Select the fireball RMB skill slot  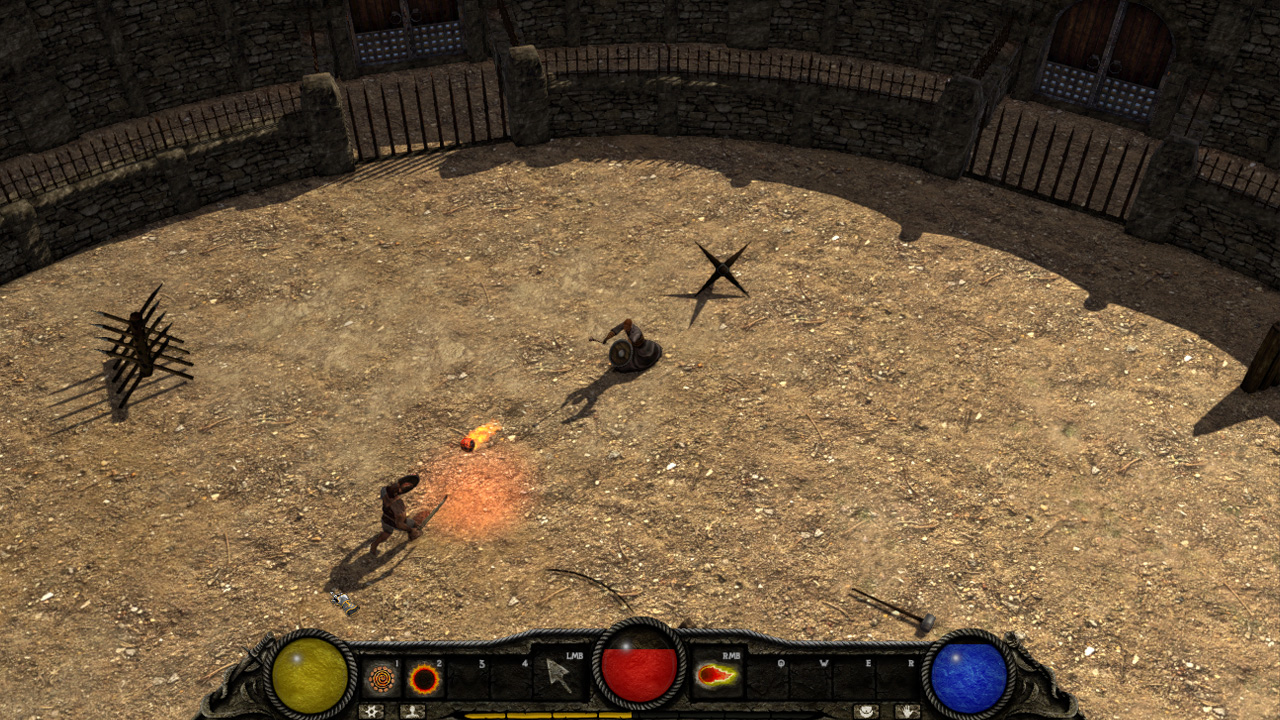pyautogui.click(x=716, y=675)
